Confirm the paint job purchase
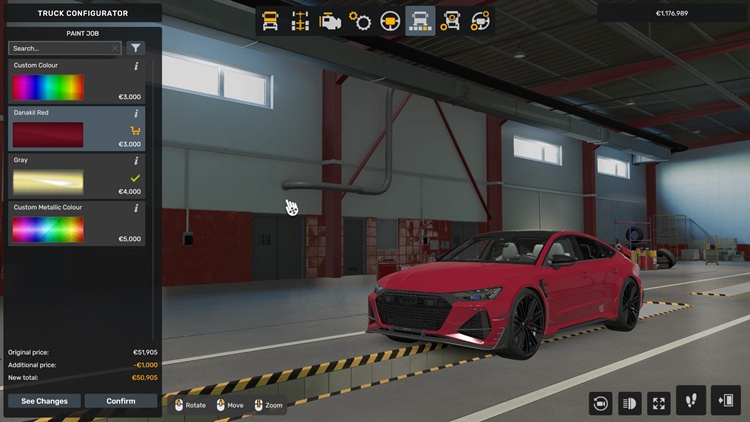Viewport: 750px width, 422px height. [120, 401]
